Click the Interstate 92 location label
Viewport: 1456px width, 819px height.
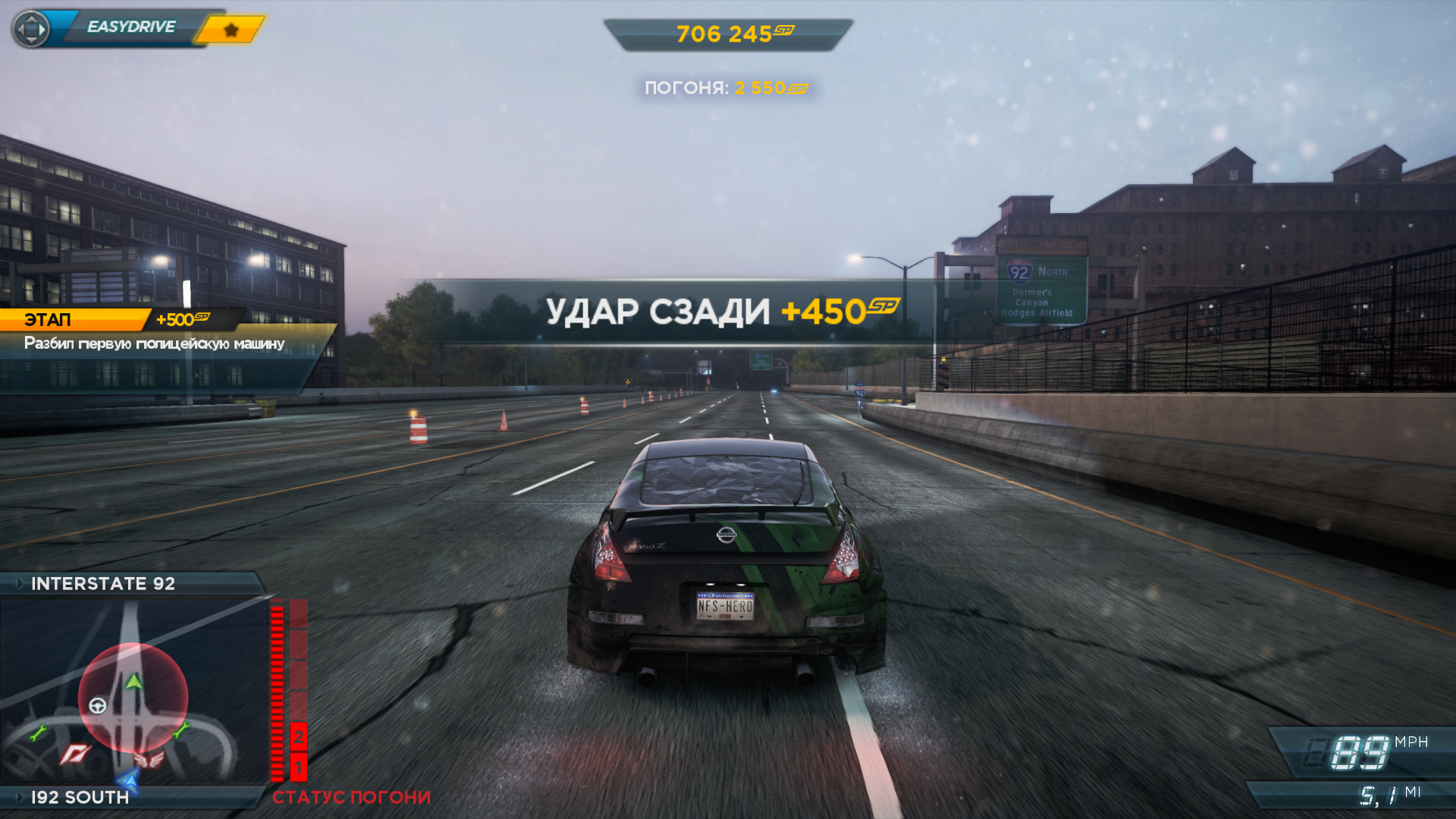(103, 583)
